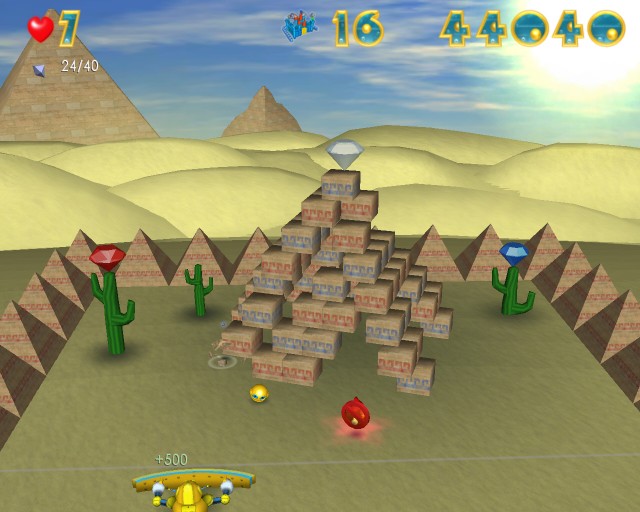Click the small gem counter icon
Image resolution: width=640 pixels, height=512 pixels.
tap(40, 69)
